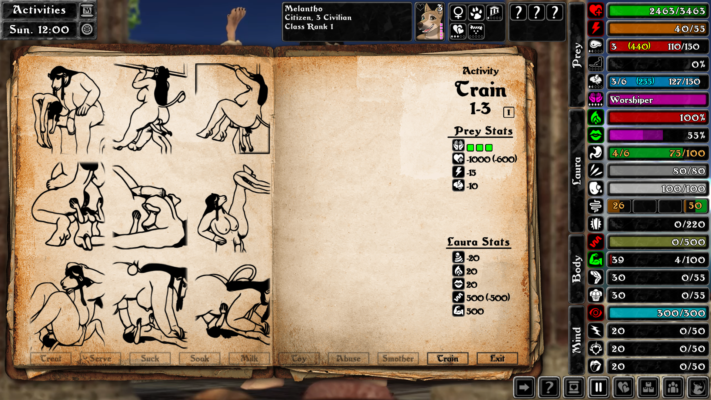Open the Activities panel header
Screen dimensions: 711x400
(39, 10)
